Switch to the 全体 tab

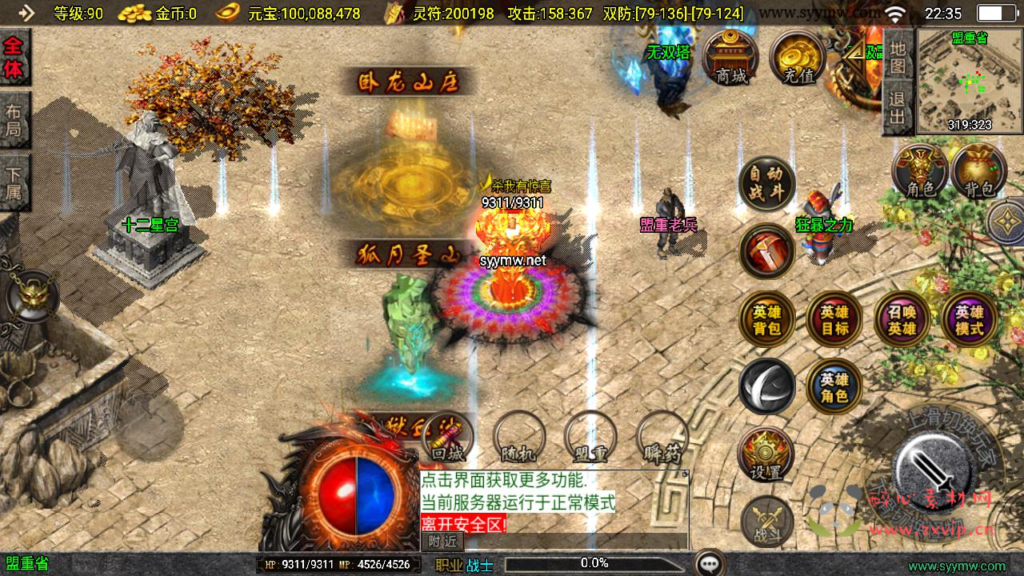click(14, 57)
